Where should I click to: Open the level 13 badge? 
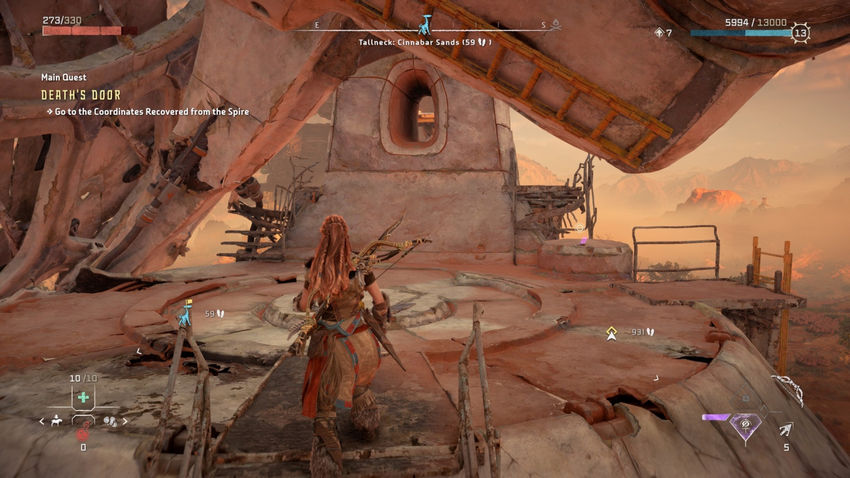[800, 32]
